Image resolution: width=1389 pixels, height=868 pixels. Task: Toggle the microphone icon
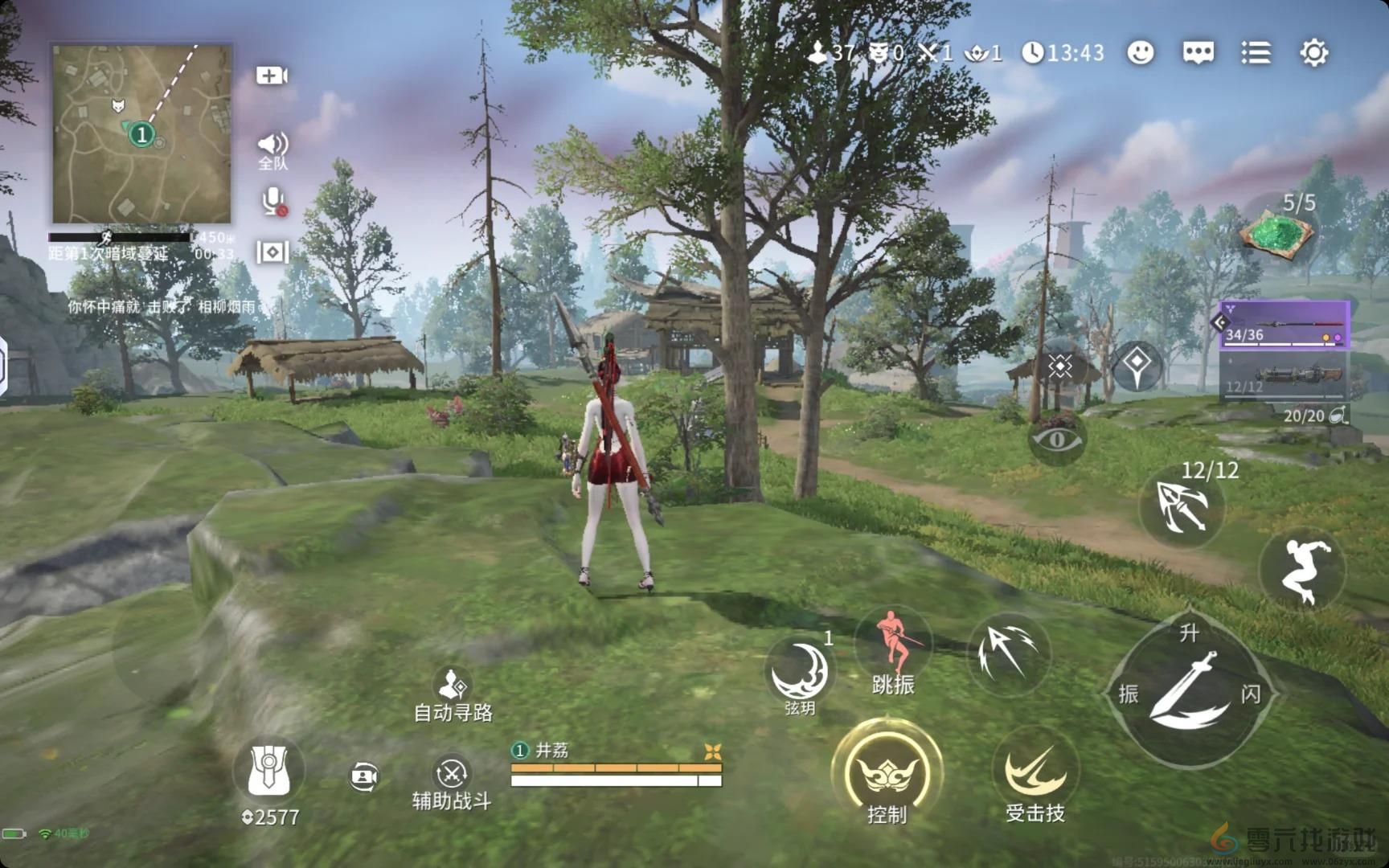(x=273, y=201)
